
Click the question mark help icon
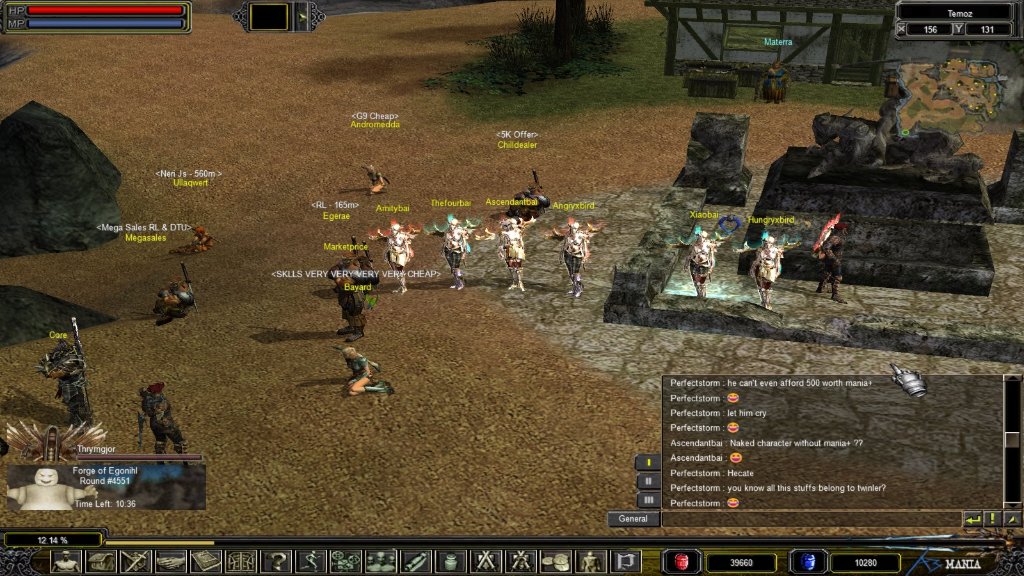[275, 562]
